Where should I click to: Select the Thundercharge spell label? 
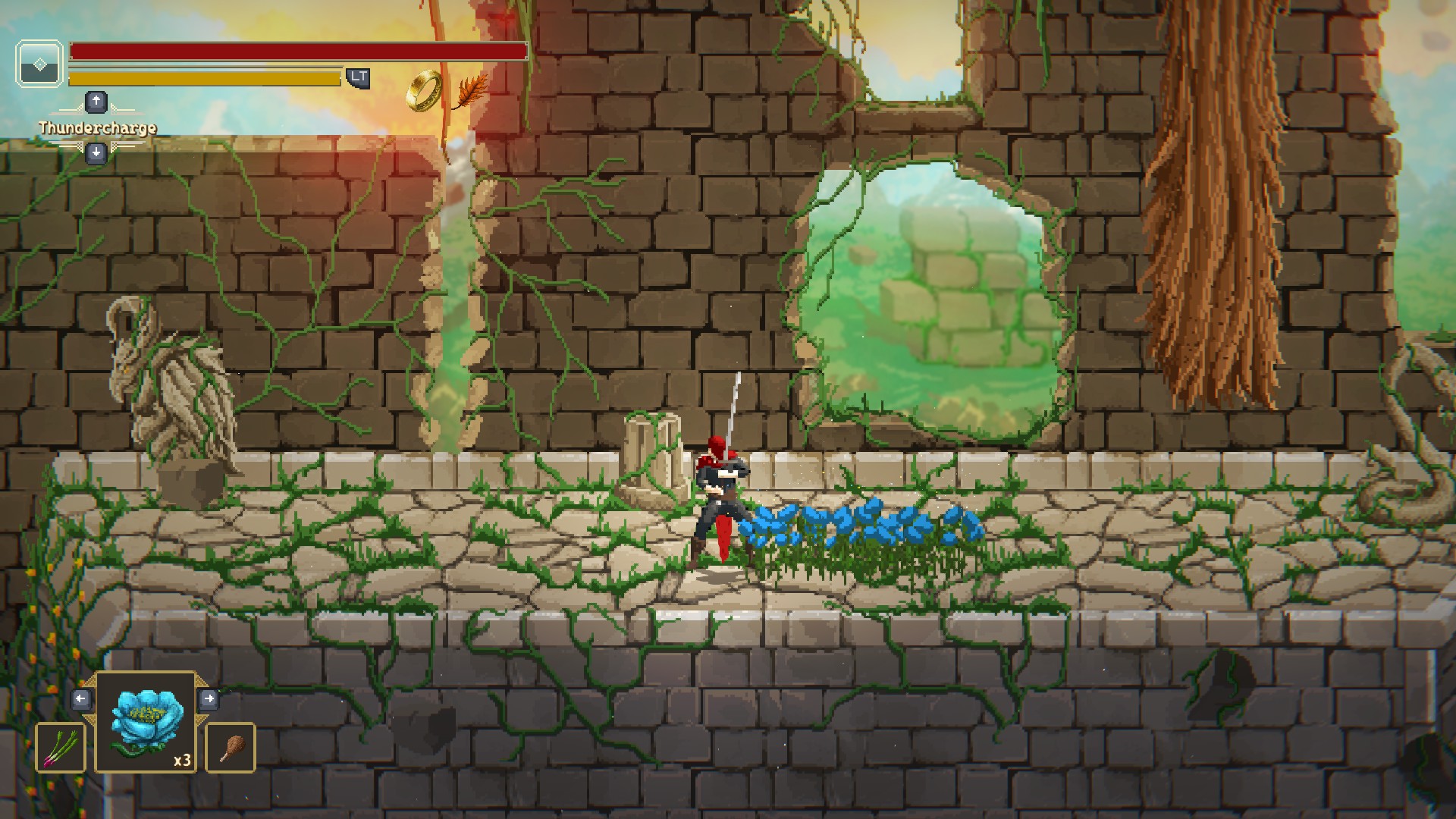(x=98, y=127)
